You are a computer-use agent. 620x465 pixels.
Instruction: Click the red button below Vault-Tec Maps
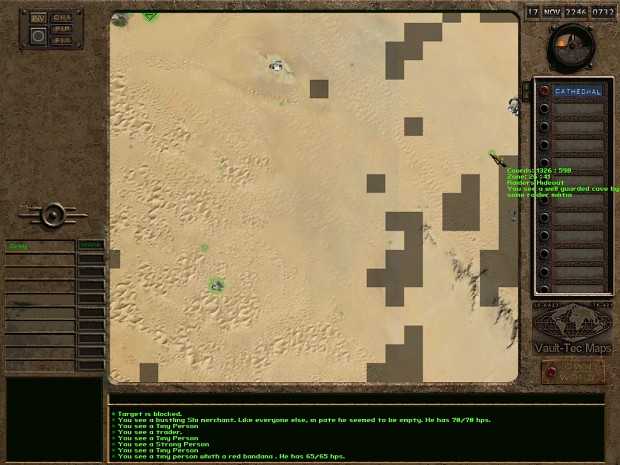[x=572, y=371]
